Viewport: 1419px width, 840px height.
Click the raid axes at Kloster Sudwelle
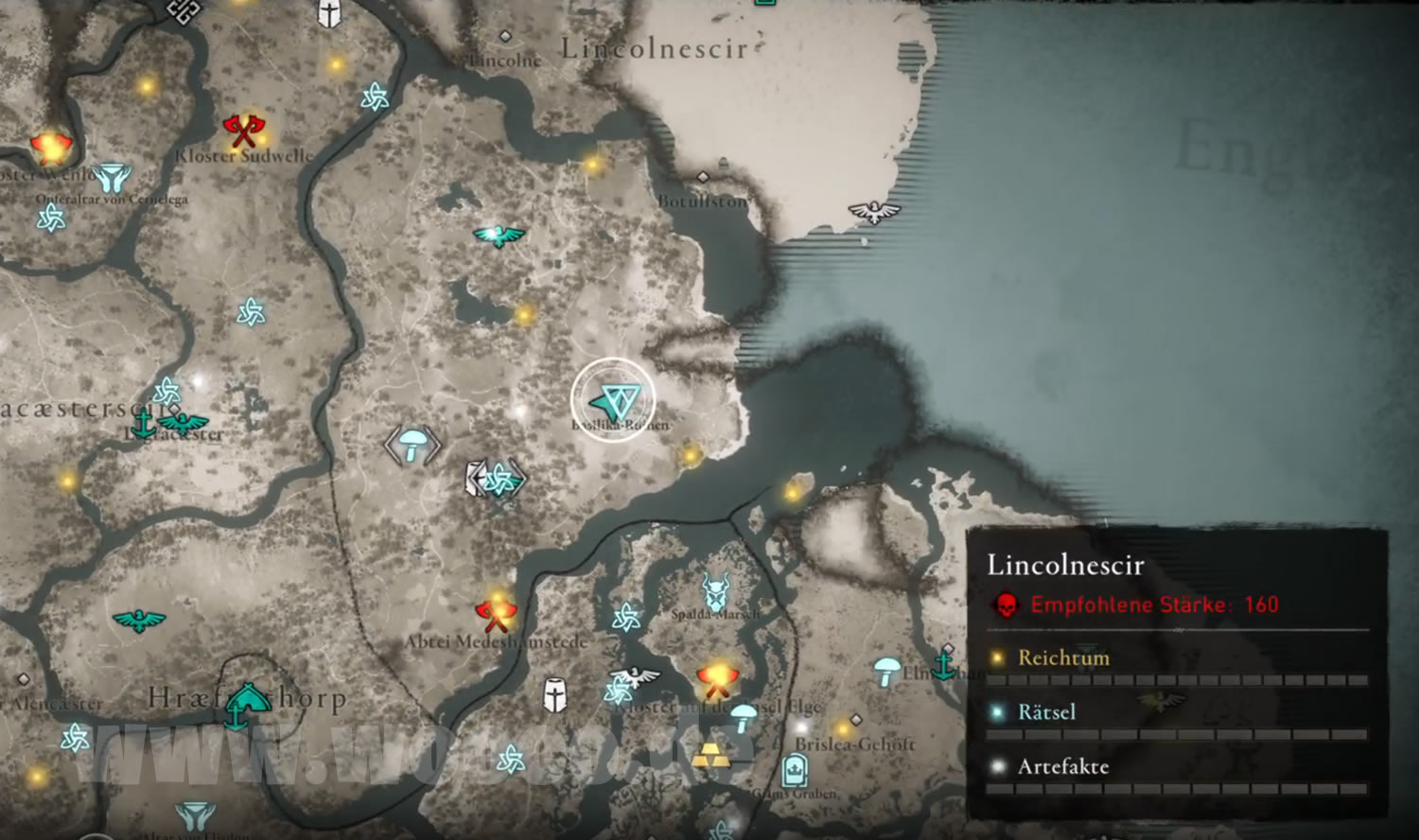(x=243, y=130)
